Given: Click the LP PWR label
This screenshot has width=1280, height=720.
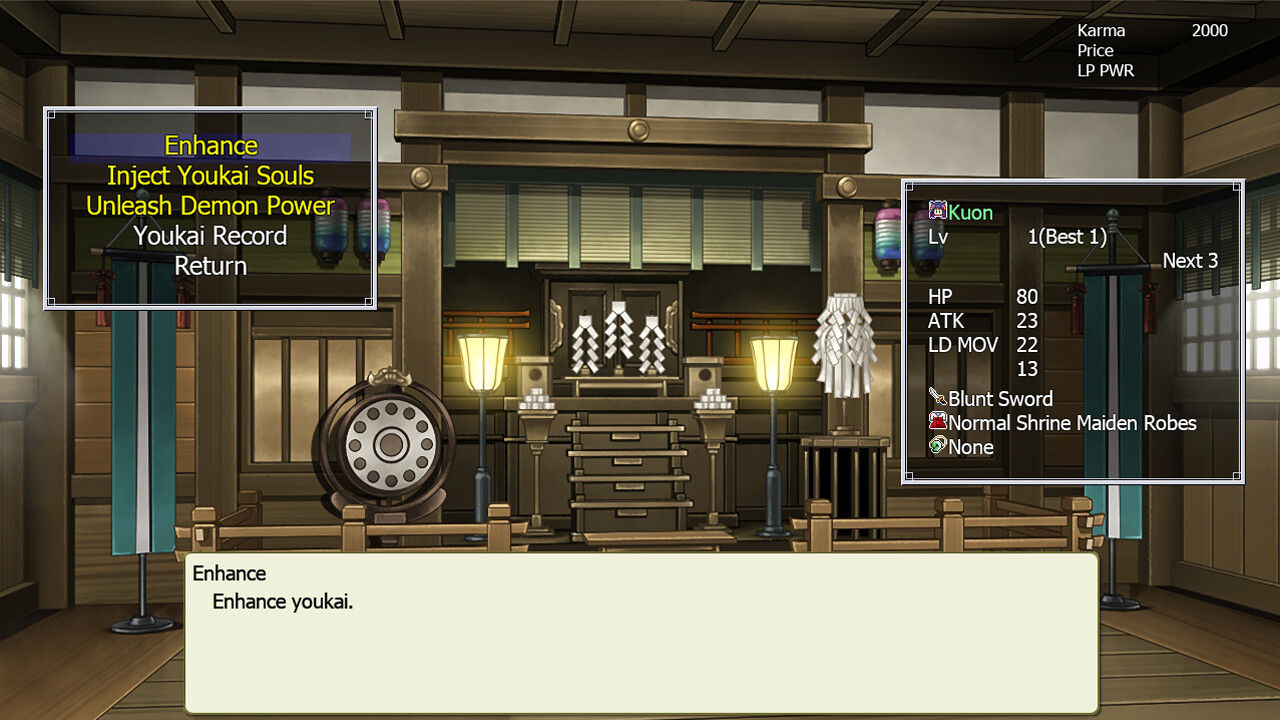Looking at the screenshot, I should click(1107, 71).
